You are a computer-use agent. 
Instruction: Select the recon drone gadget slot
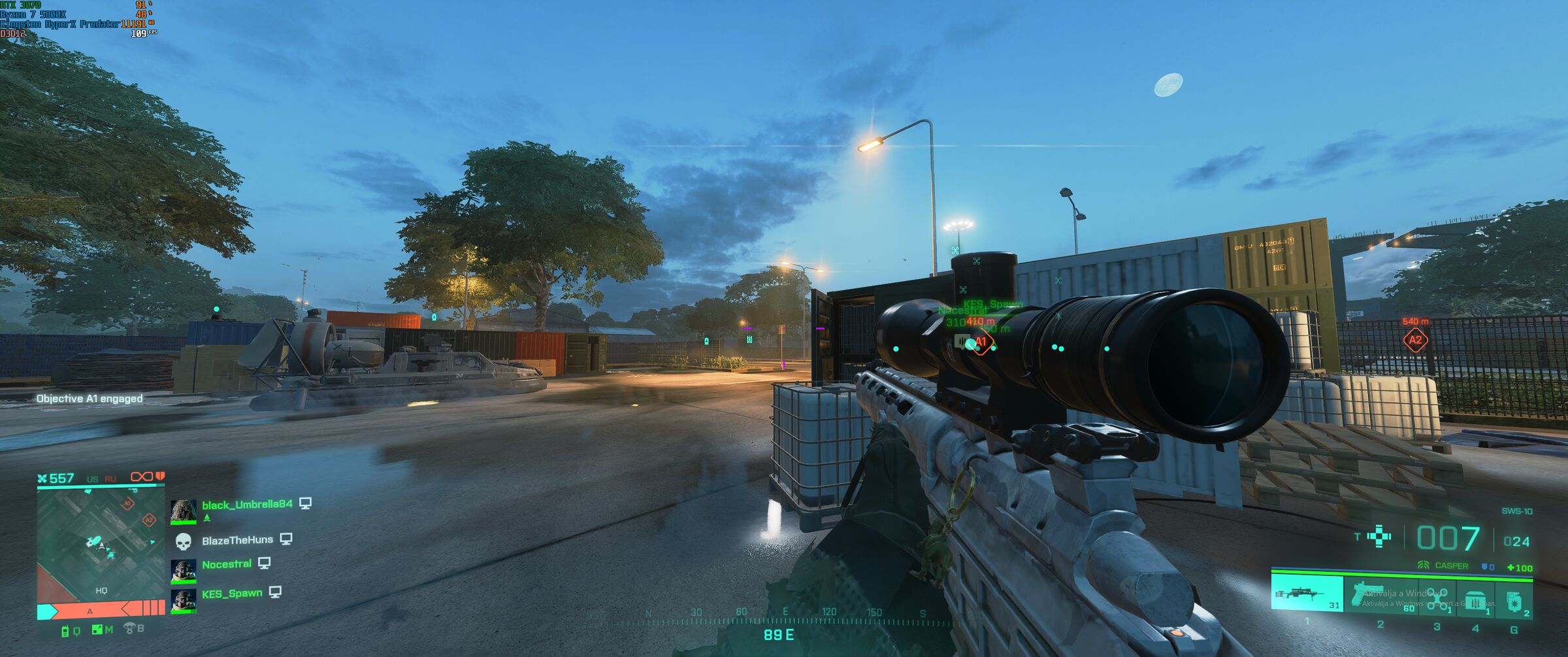pyautogui.click(x=1437, y=598)
